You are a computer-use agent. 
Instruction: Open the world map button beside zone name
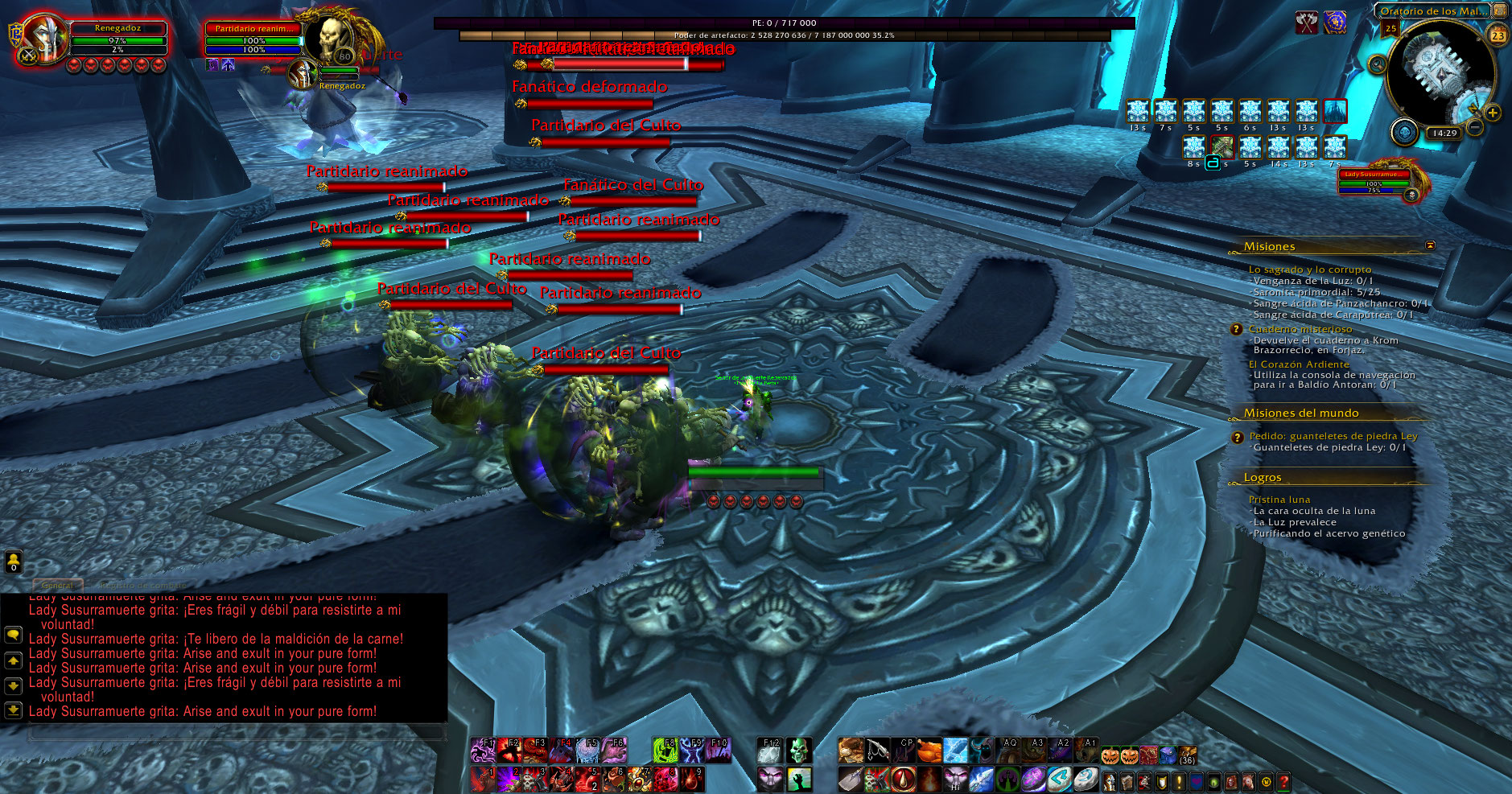click(x=1500, y=10)
